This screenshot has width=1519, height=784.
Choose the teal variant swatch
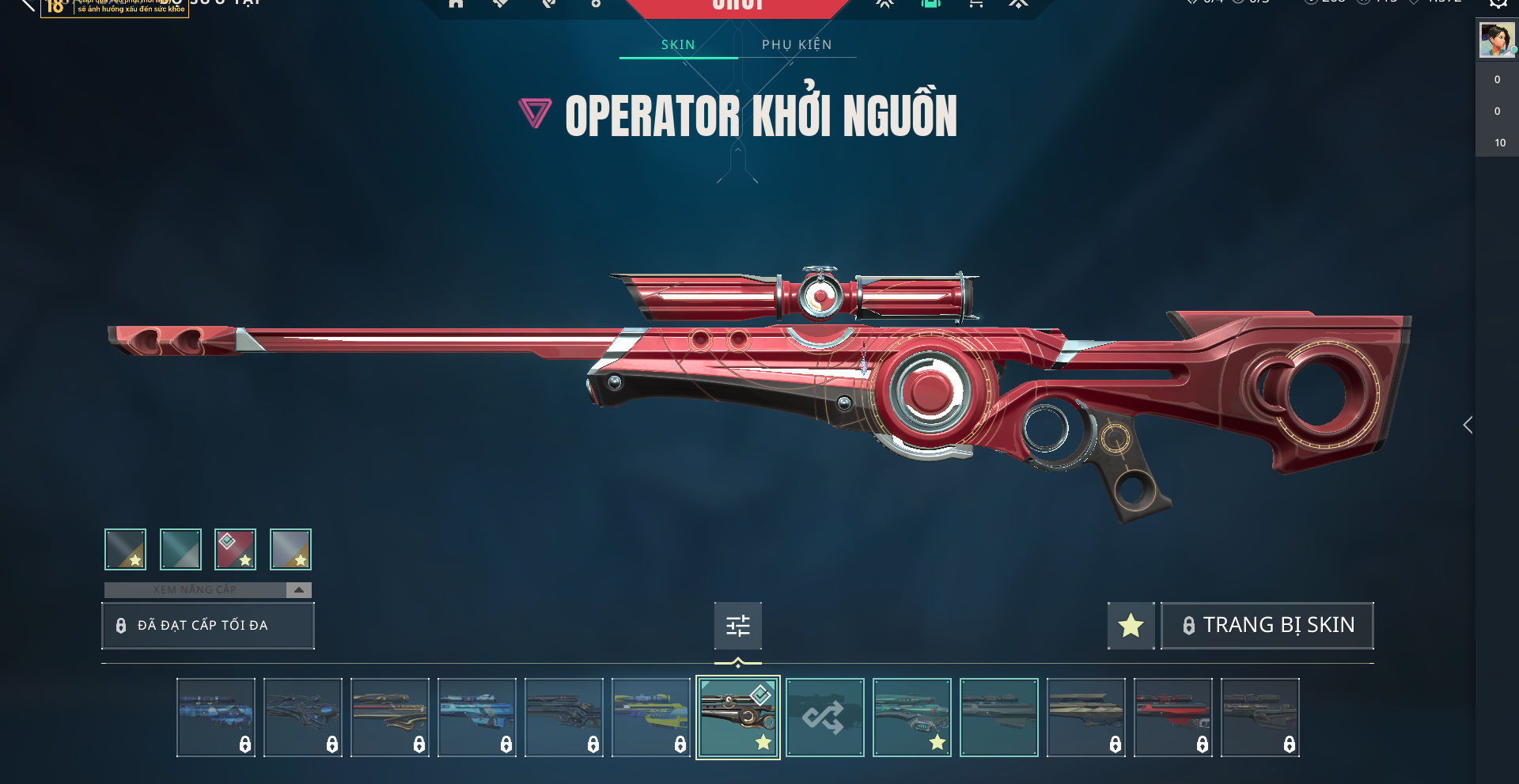click(x=180, y=549)
